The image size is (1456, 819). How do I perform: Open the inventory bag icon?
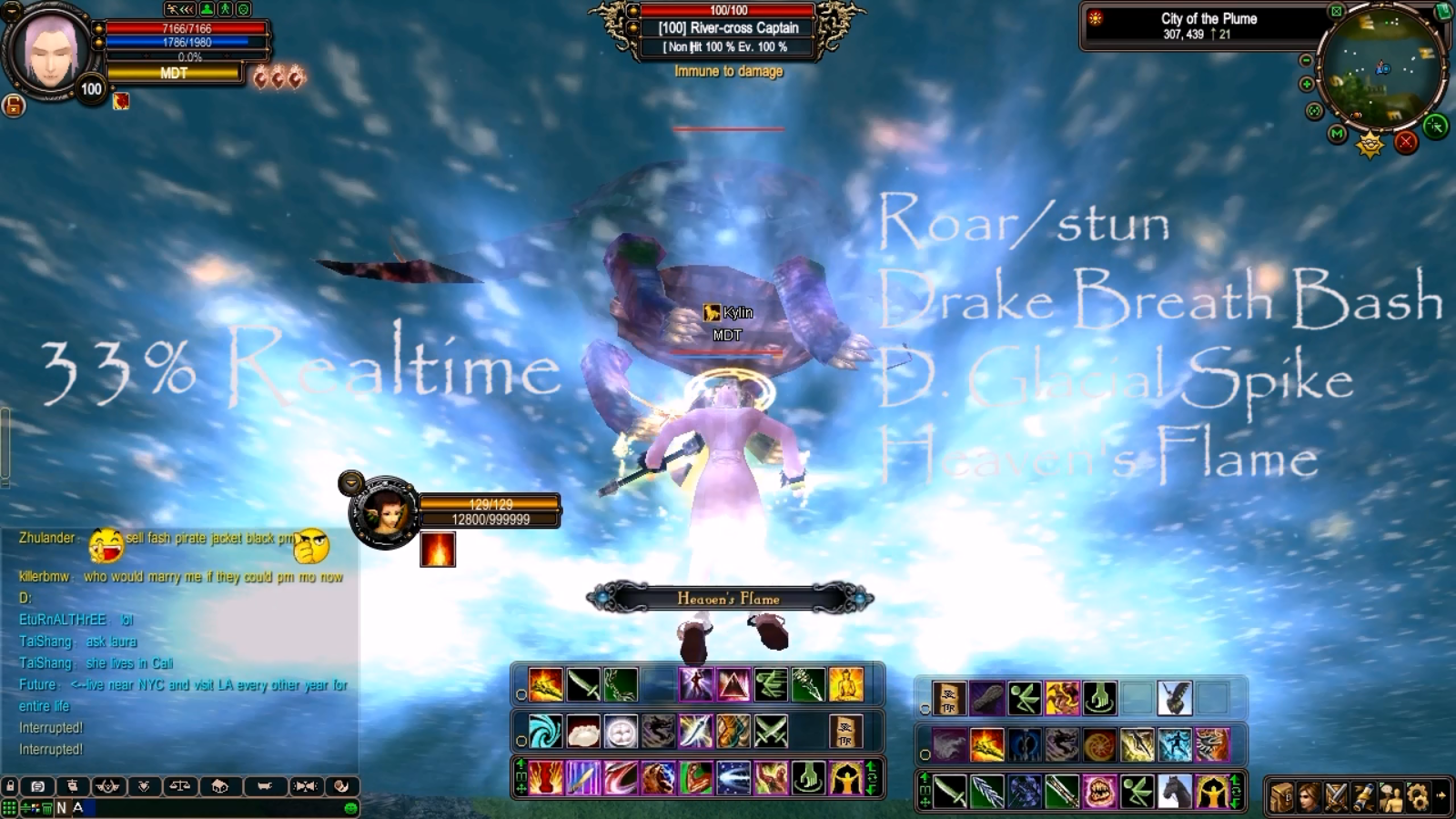(1281, 797)
